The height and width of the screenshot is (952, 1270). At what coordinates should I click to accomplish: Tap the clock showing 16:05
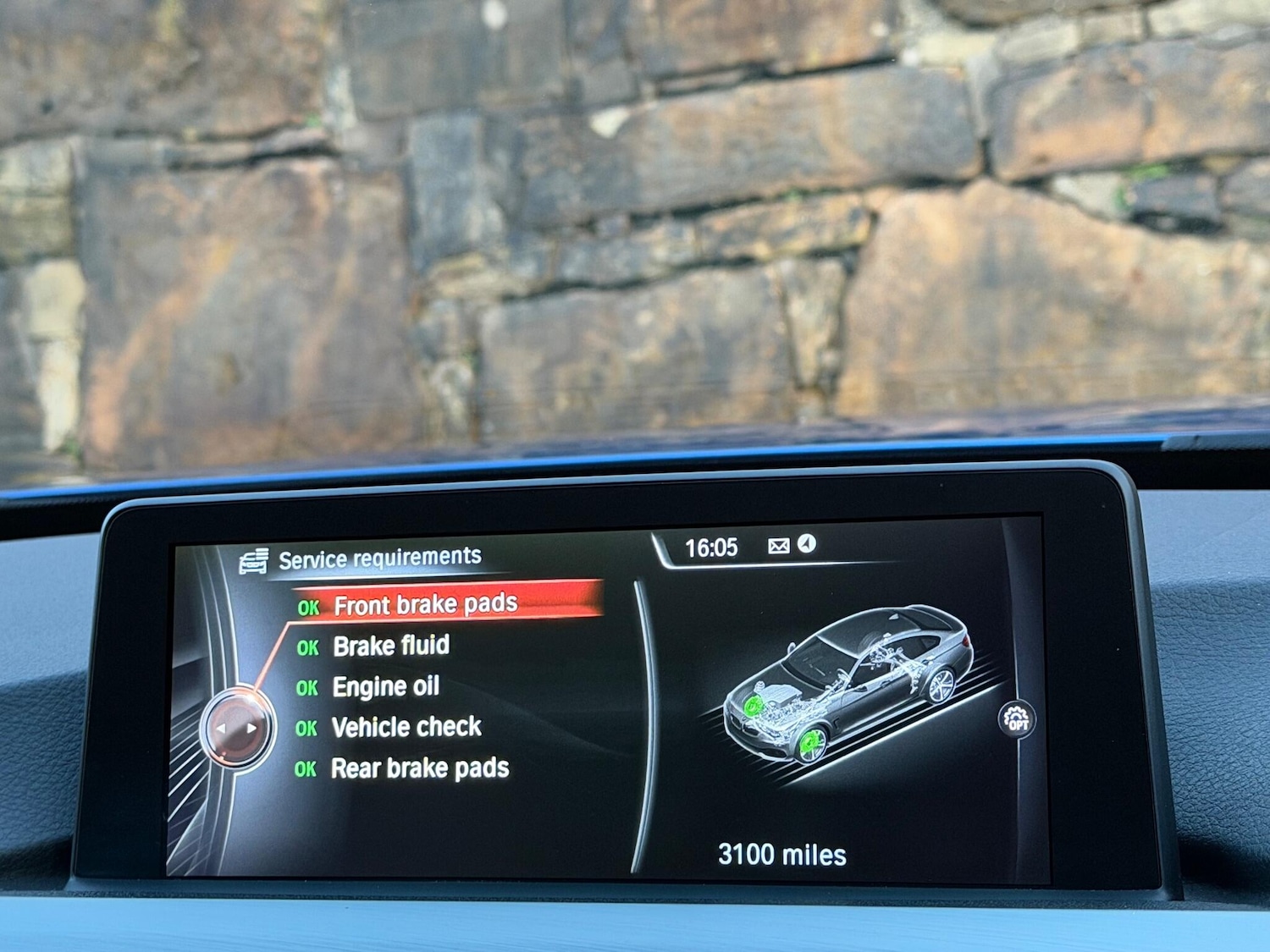click(714, 548)
